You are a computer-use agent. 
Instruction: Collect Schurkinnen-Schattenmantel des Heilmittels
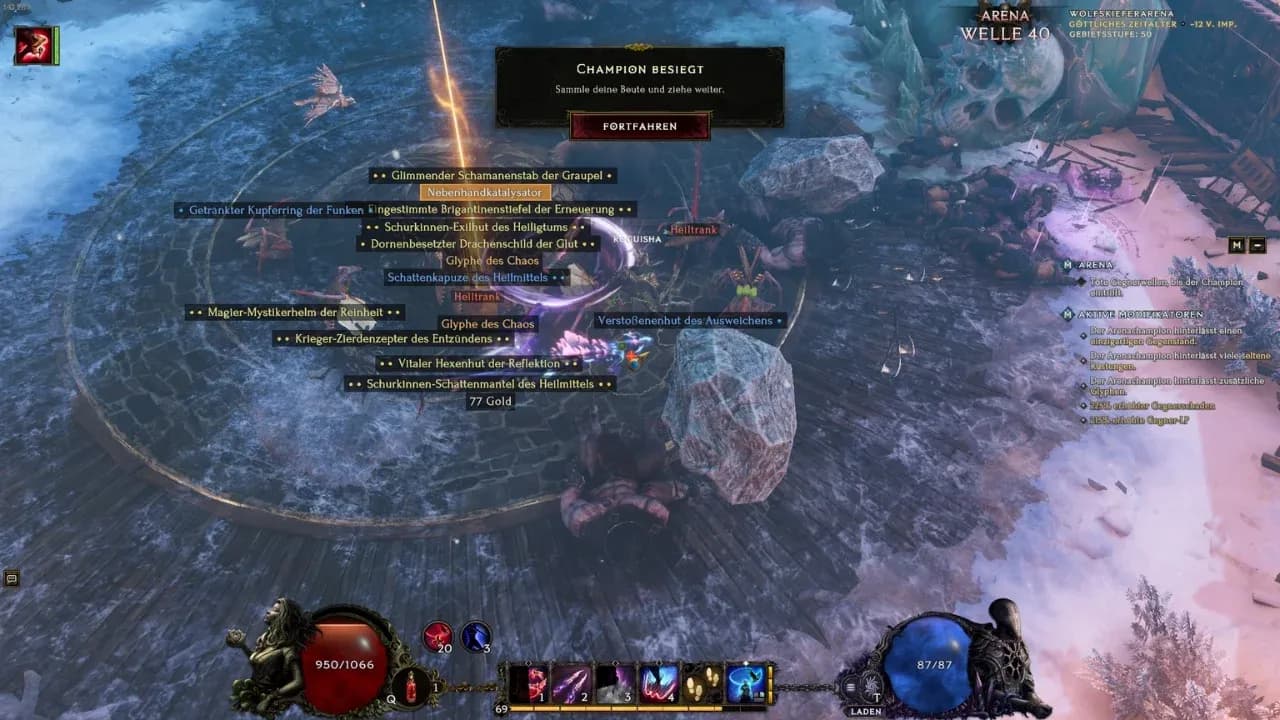[x=480, y=384]
